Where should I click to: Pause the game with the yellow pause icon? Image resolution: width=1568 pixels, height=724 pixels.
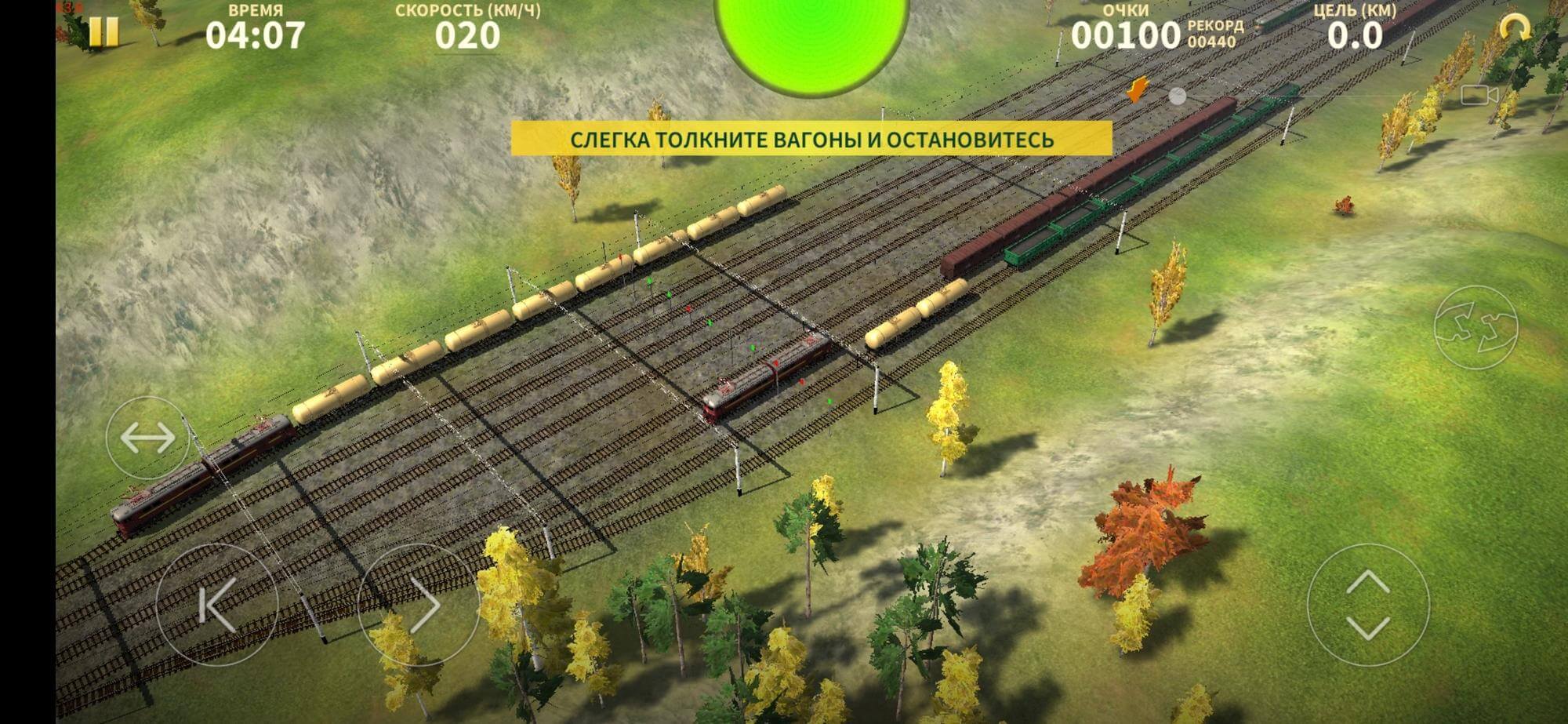pos(103,33)
